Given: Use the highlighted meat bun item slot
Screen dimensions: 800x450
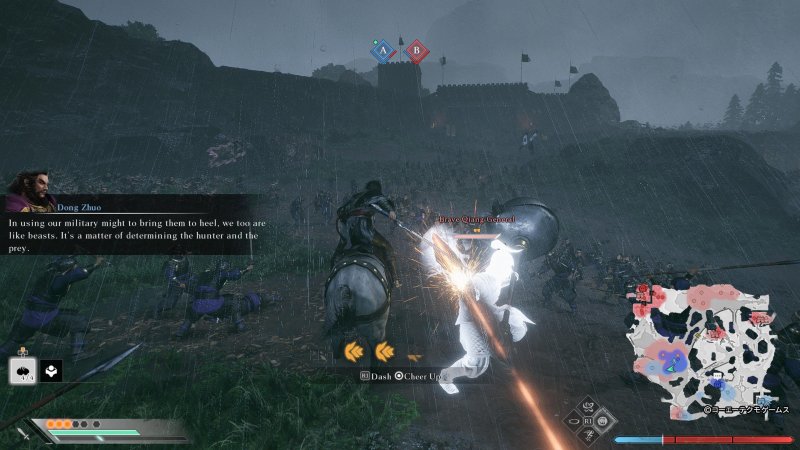Looking at the screenshot, I should click(22, 369).
